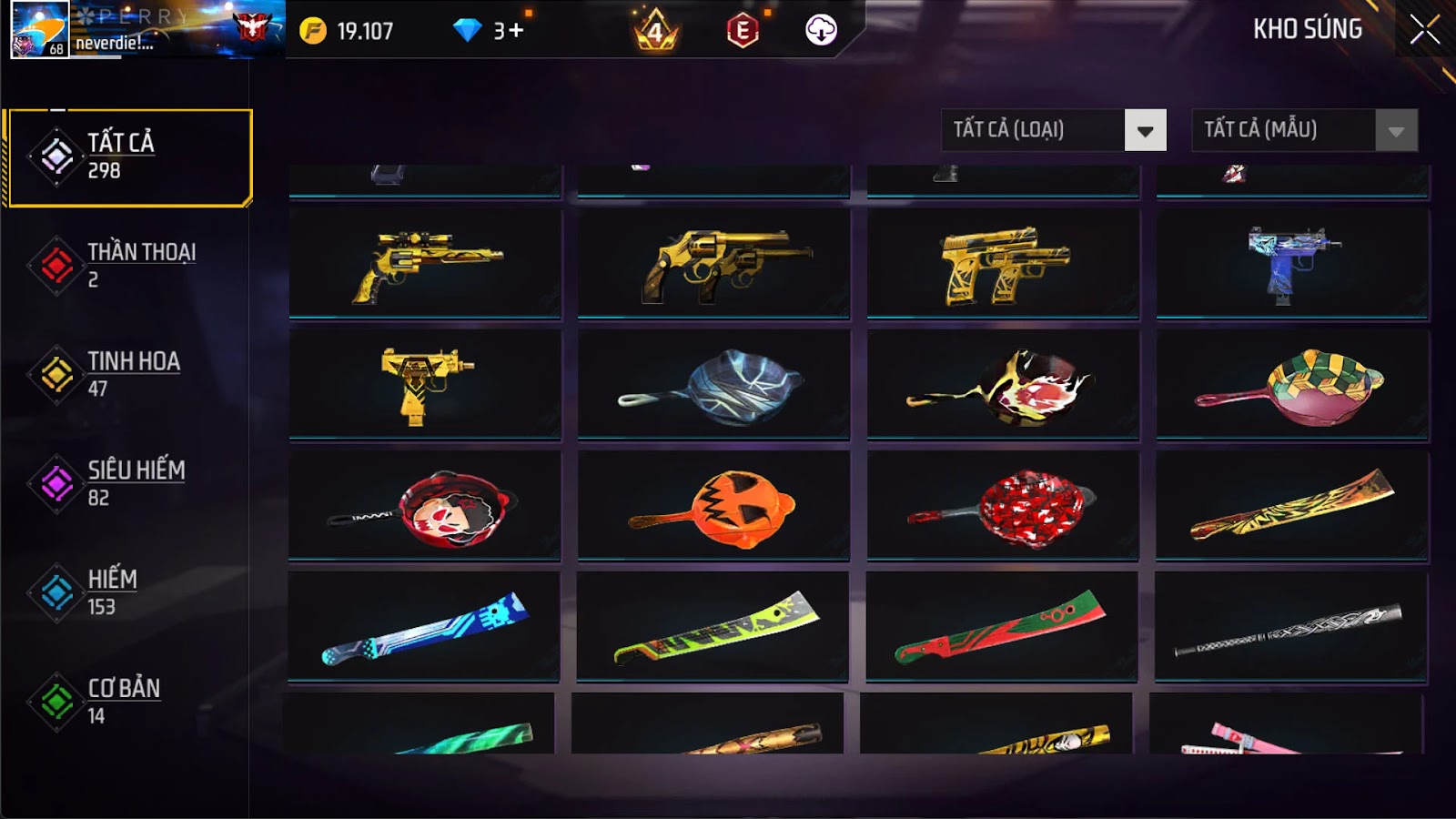
Task: Filter by the Hiếm rarity tab
Action: click(x=127, y=592)
